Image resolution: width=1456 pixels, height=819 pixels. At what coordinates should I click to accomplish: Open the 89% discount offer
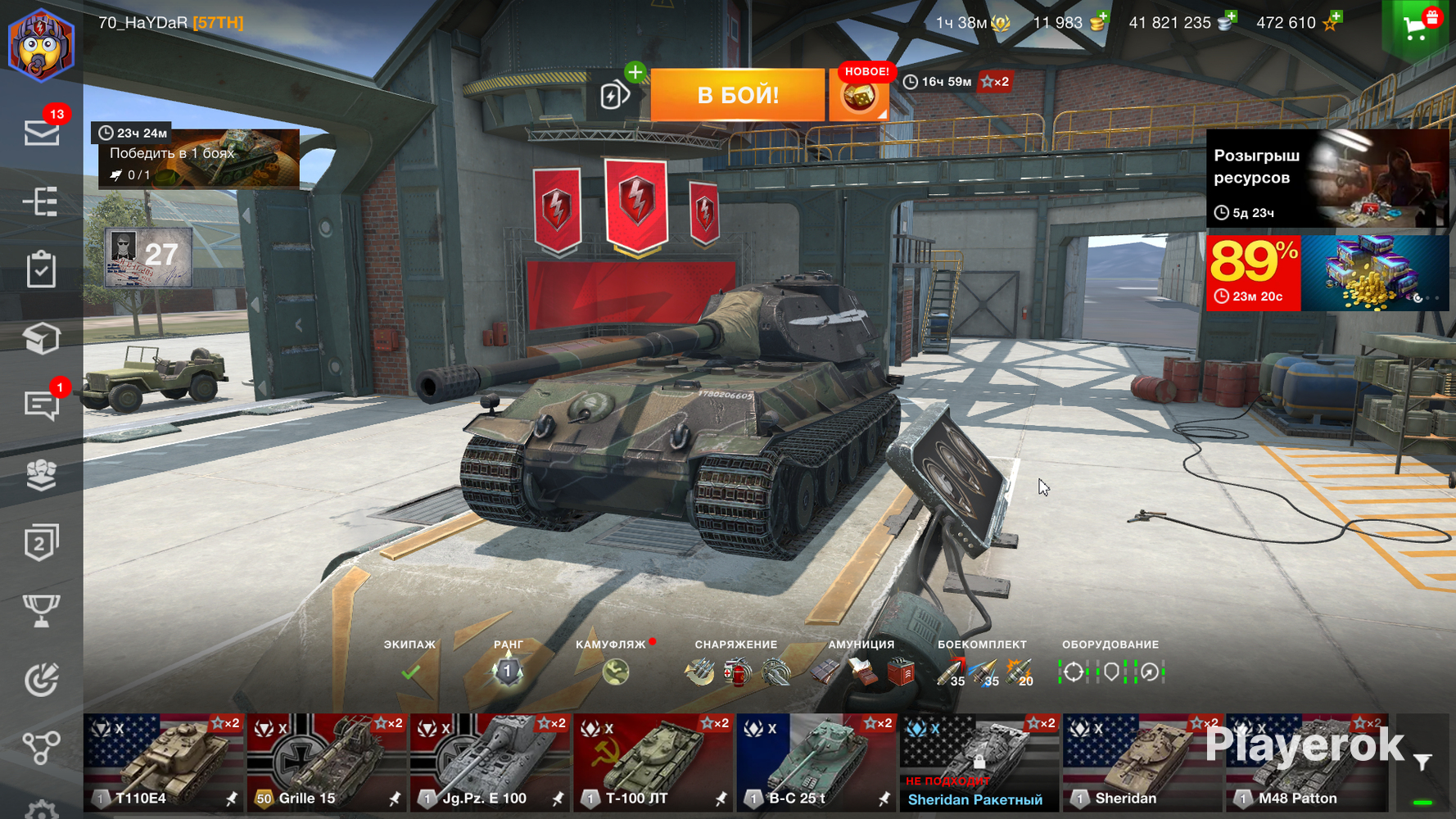pos(1327,274)
